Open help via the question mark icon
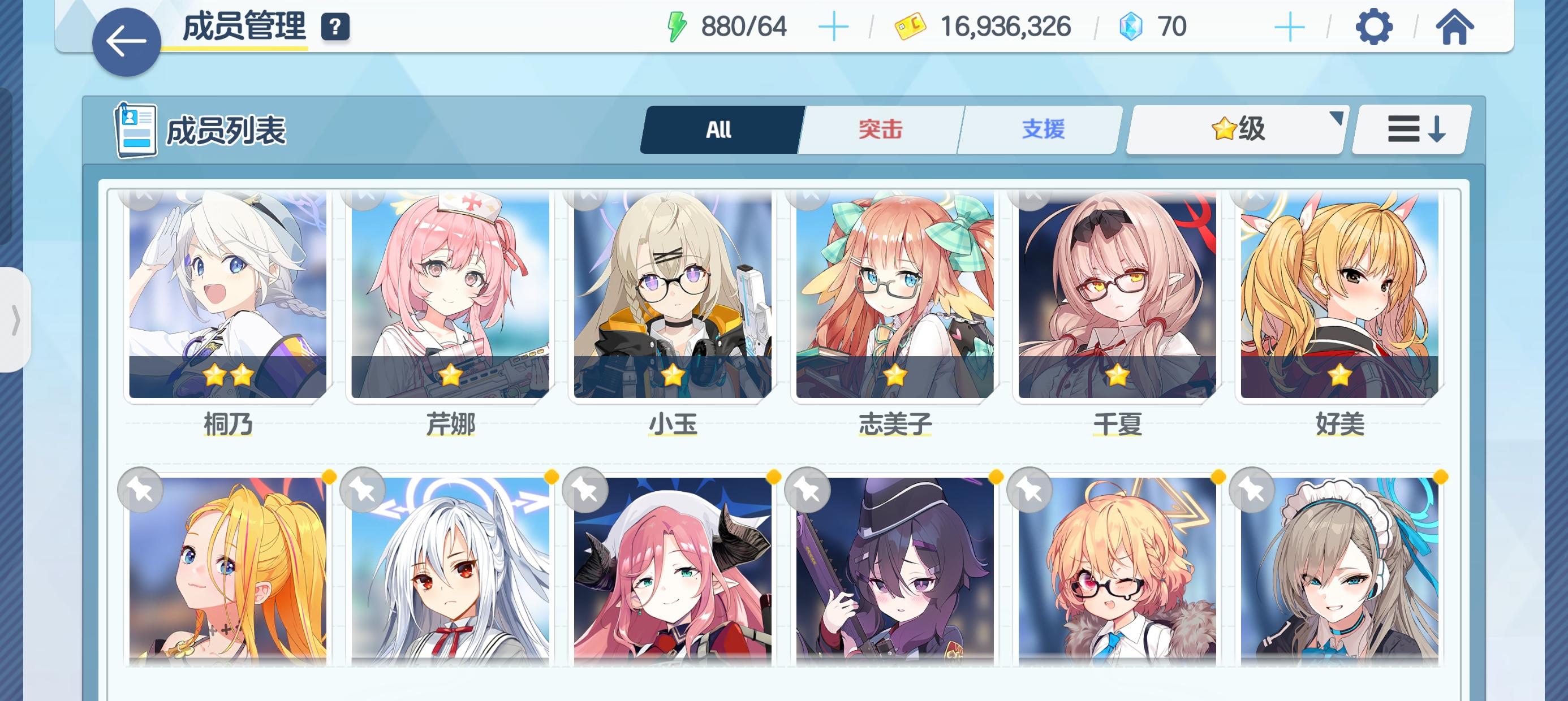1568x701 pixels. click(x=335, y=27)
